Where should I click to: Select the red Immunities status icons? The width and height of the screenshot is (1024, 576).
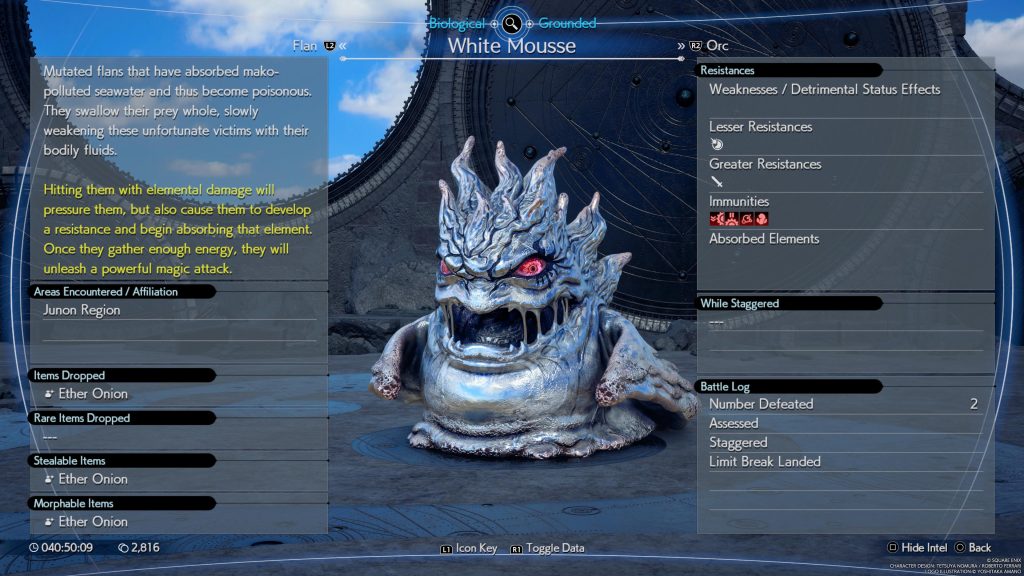click(739, 219)
